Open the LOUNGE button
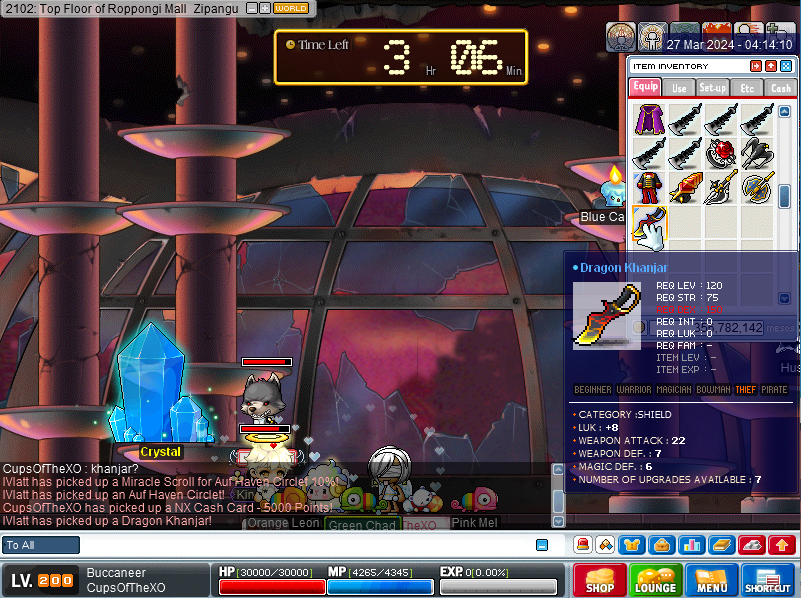Image resolution: width=801 pixels, height=598 pixels. pos(655,580)
